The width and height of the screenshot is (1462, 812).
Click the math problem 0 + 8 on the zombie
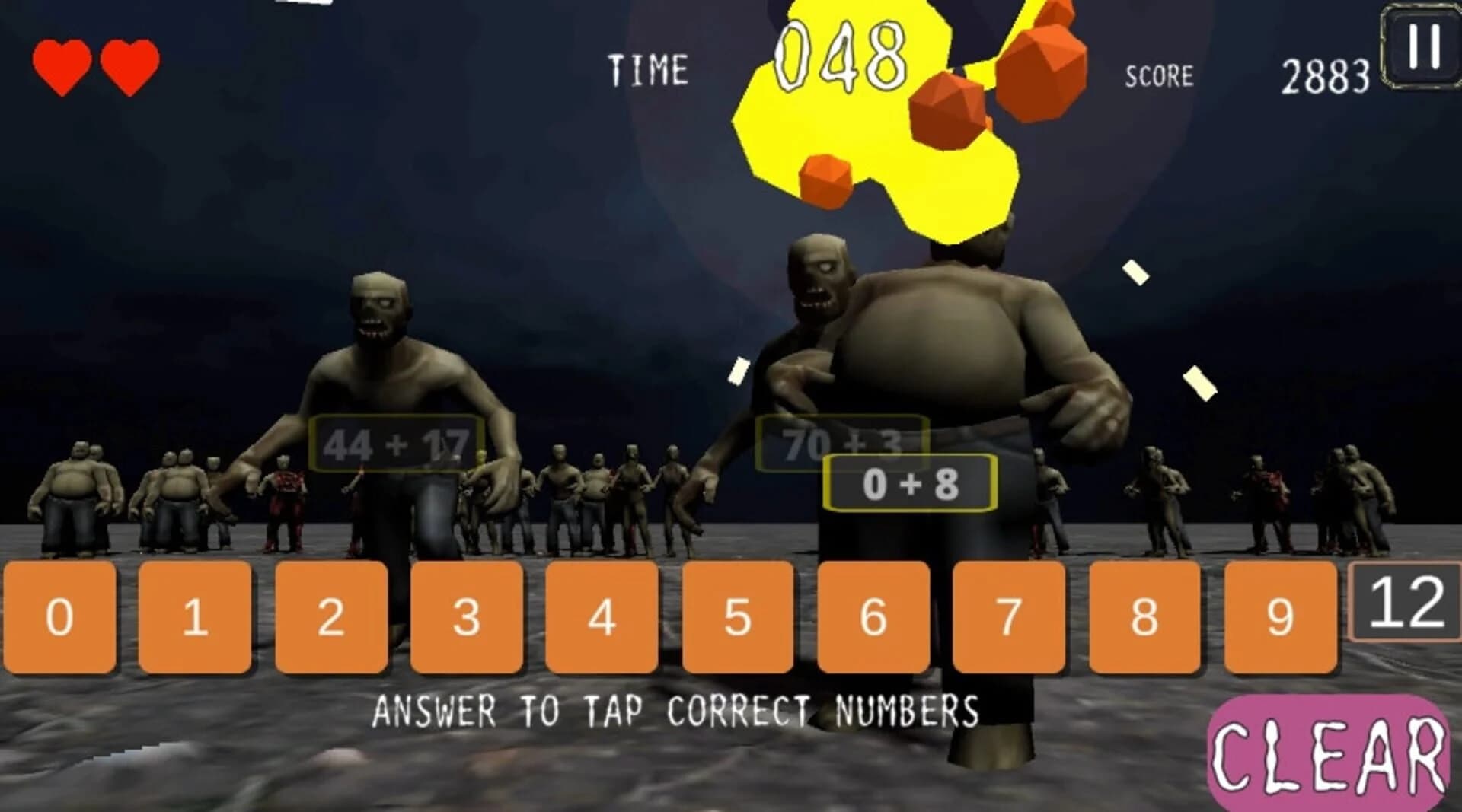tap(910, 482)
